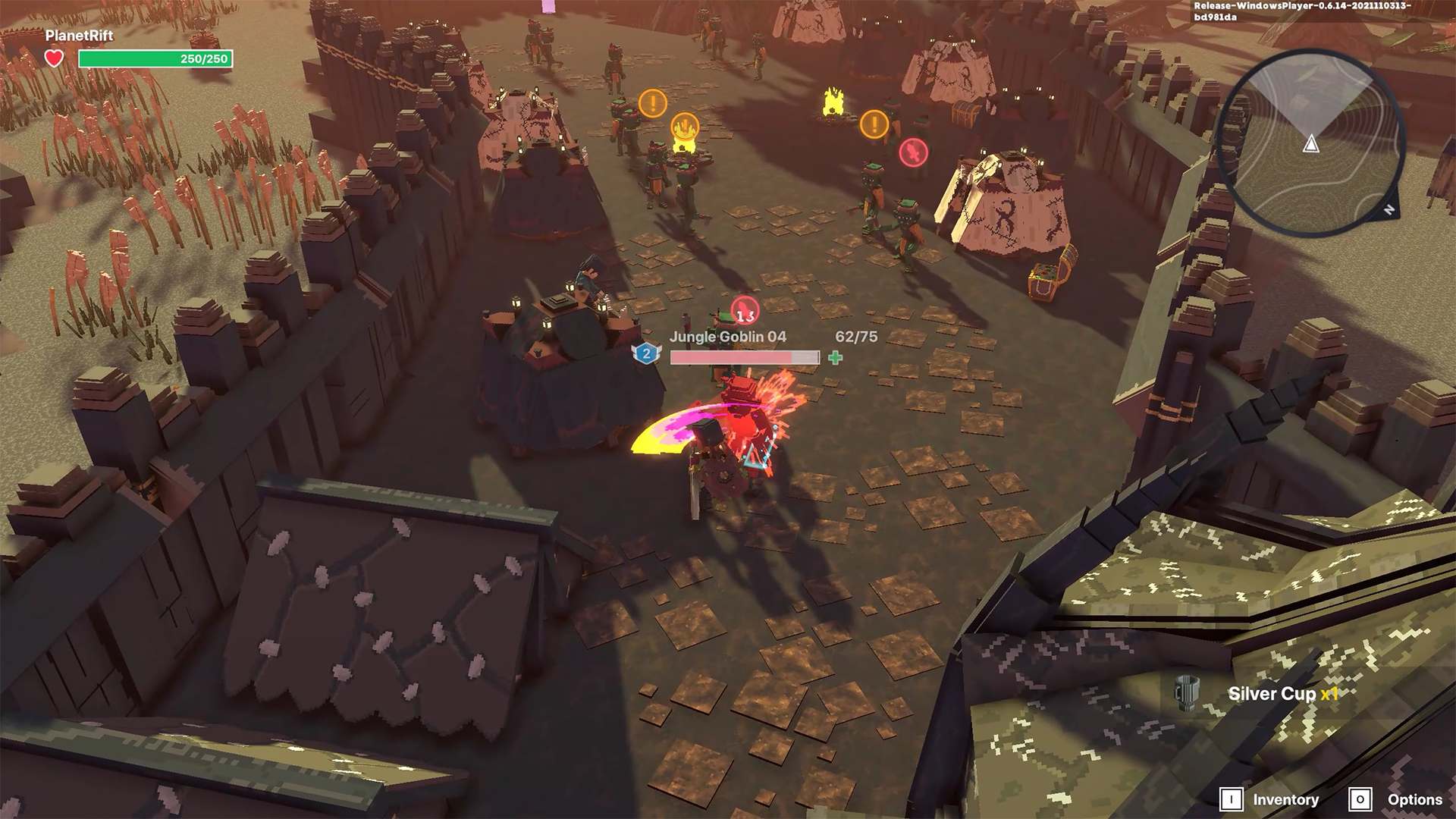The height and width of the screenshot is (819, 1456).
Task: Open the Inventory
Action: (1269, 799)
